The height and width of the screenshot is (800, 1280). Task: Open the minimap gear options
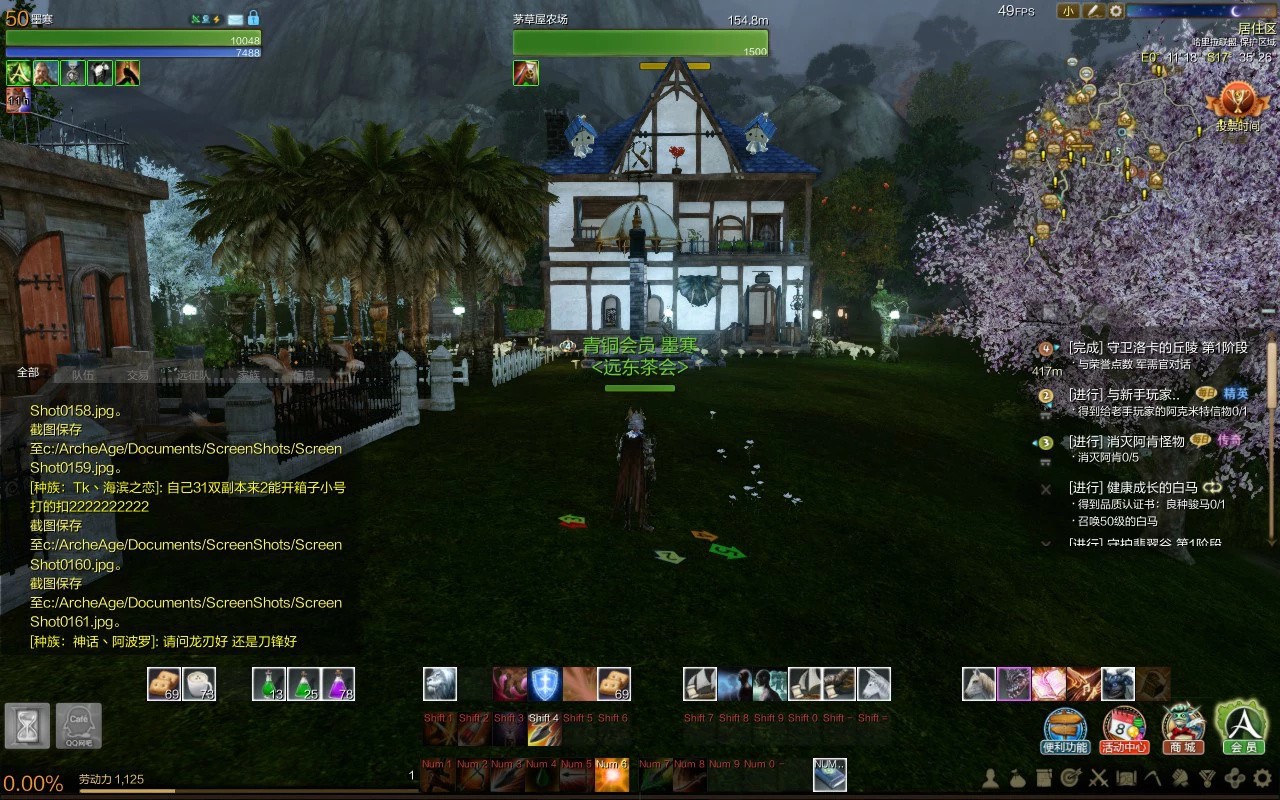point(1116,11)
